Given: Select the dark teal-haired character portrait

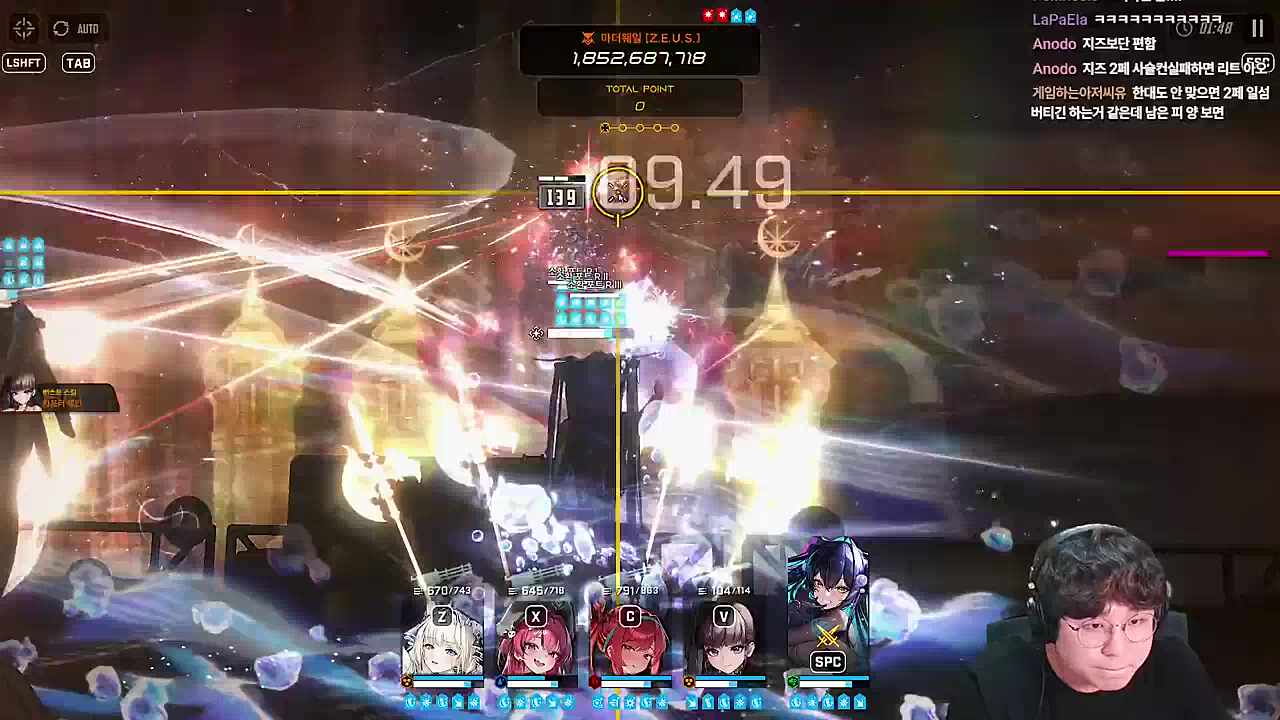Looking at the screenshot, I should [x=828, y=610].
